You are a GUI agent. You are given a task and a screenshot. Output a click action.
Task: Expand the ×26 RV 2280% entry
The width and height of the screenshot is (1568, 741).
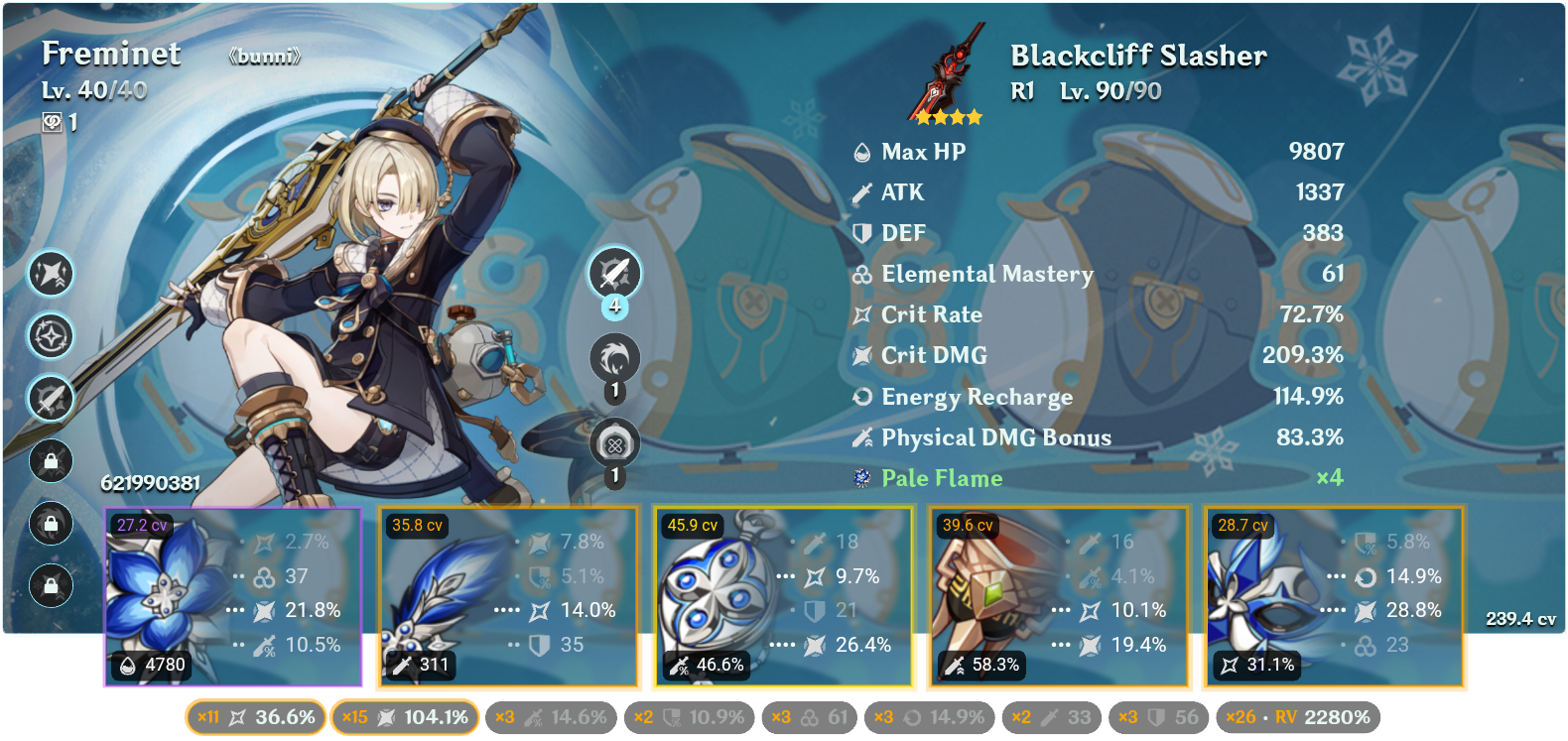(1295, 715)
